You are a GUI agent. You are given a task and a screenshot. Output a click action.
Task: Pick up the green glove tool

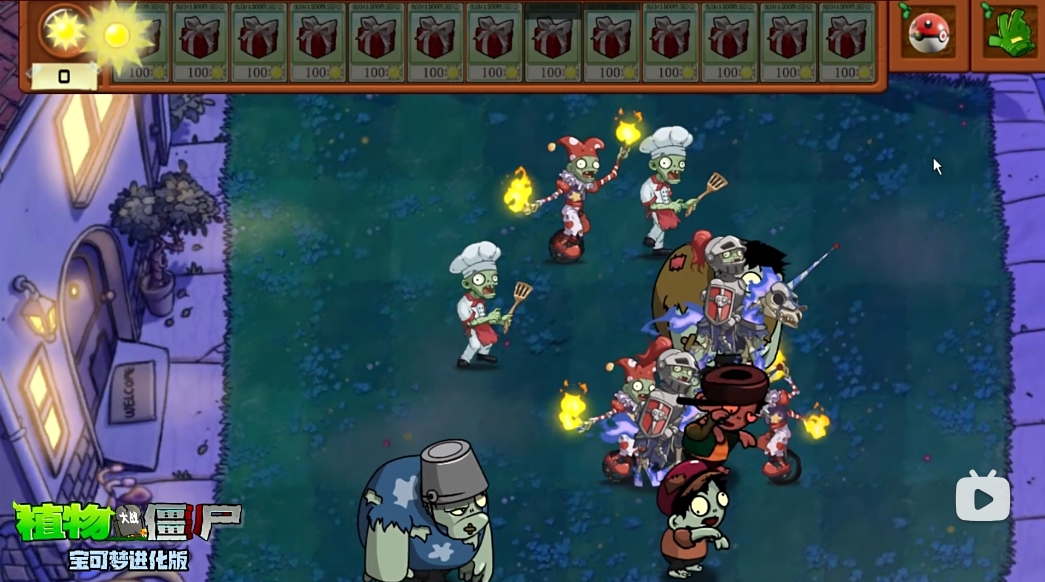tap(1008, 33)
